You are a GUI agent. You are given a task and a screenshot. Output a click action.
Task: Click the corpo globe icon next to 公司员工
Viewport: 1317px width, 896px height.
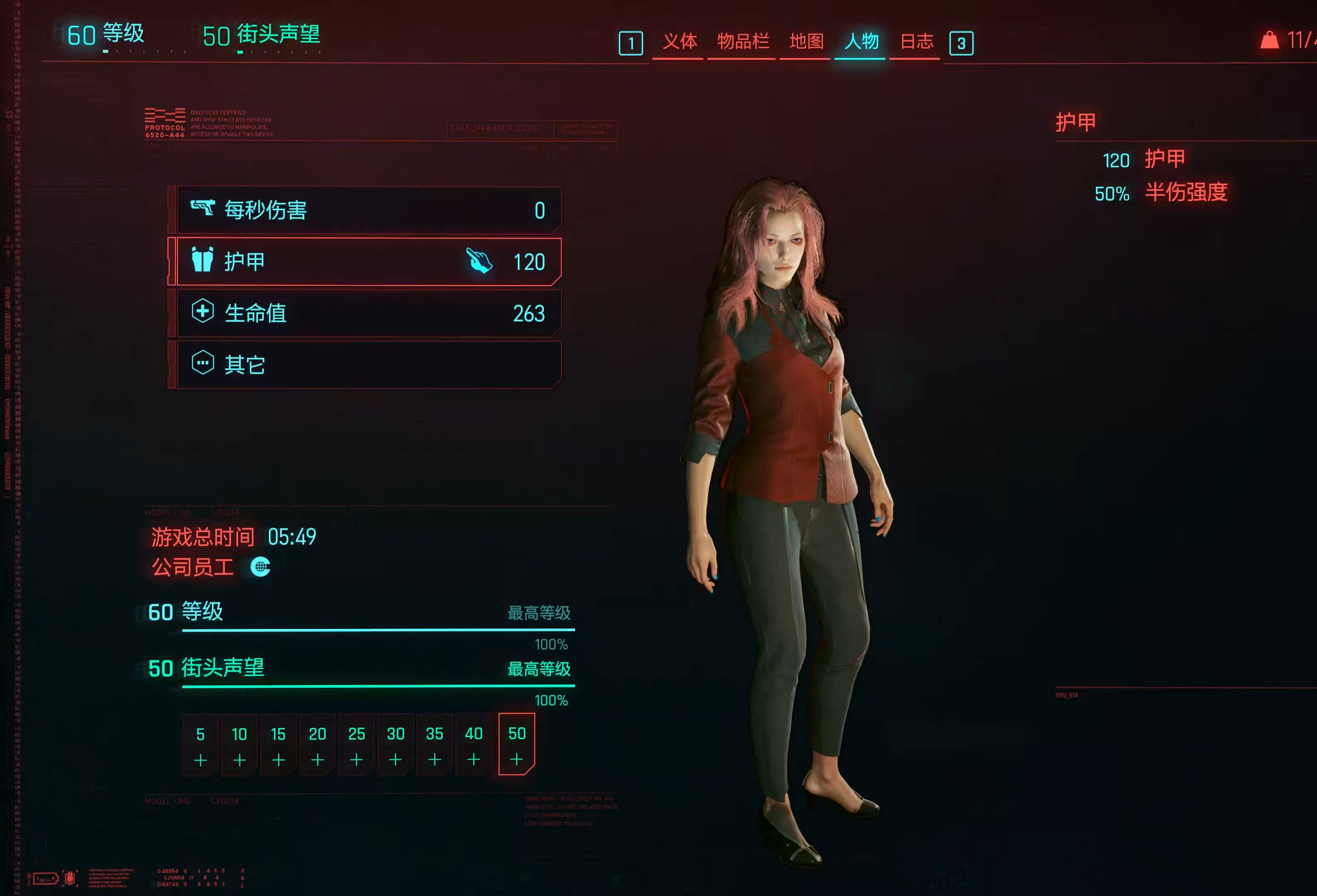[261, 568]
